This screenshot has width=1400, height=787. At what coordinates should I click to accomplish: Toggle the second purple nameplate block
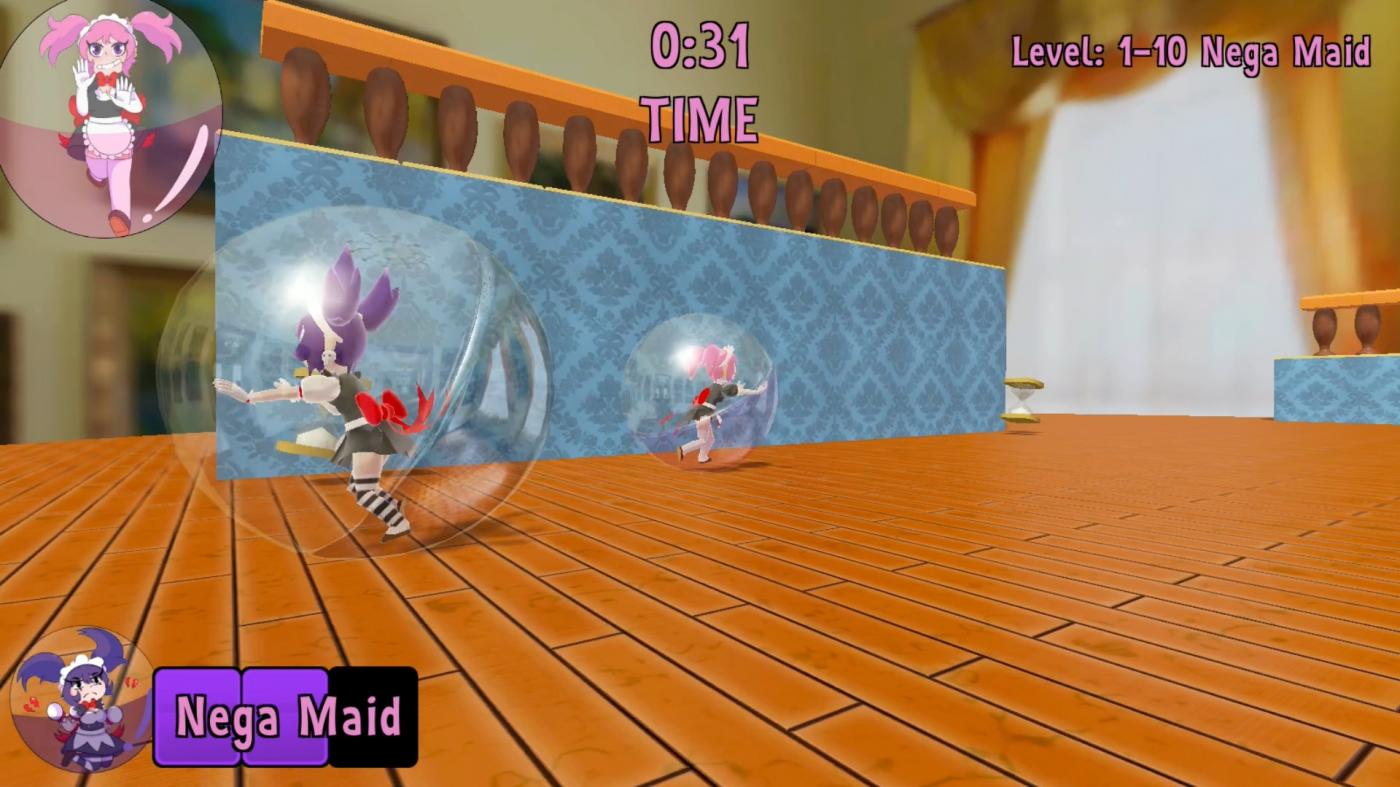[283, 715]
